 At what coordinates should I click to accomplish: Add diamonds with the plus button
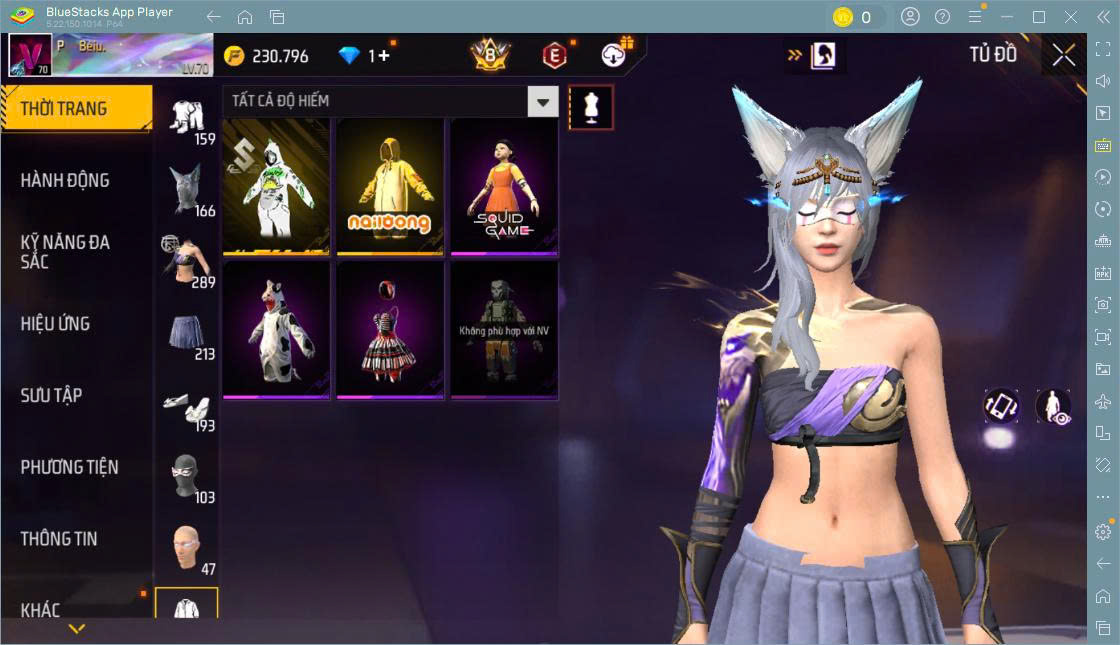point(384,56)
